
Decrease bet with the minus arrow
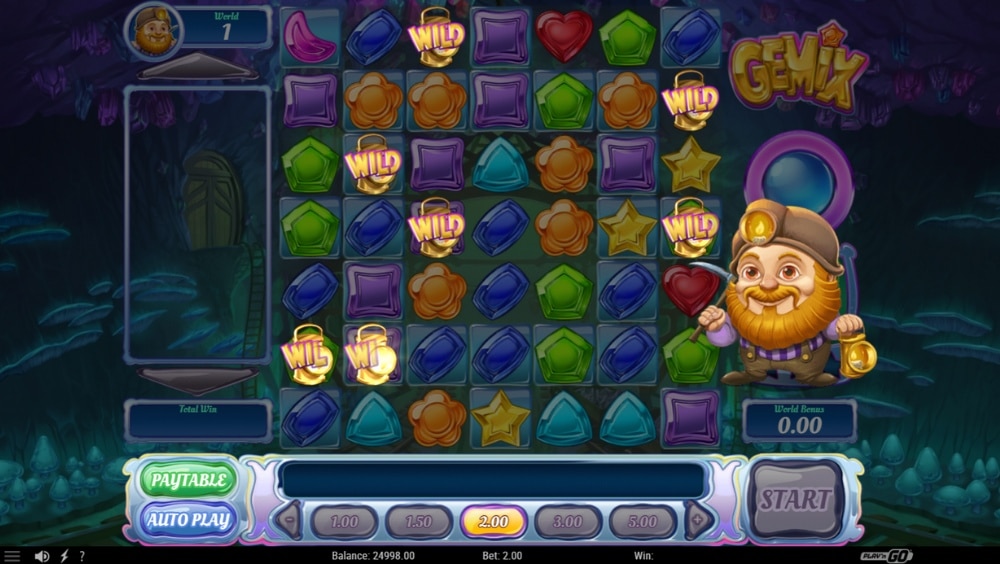(289, 520)
